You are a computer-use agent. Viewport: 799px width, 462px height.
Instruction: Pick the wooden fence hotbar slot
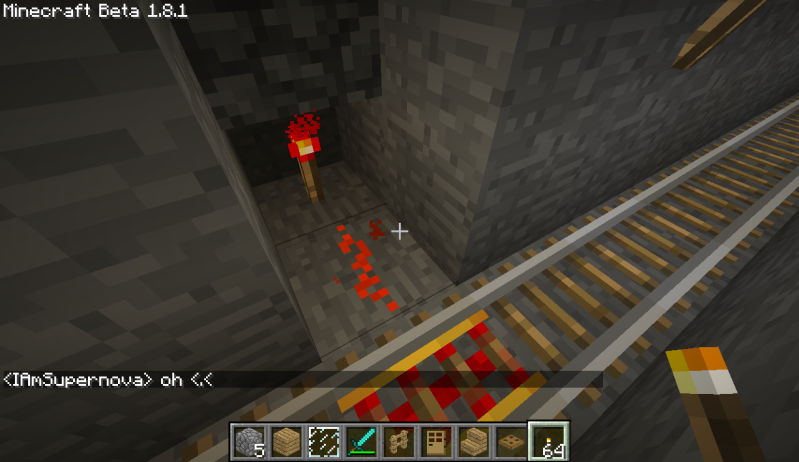pyautogui.click(x=397, y=441)
